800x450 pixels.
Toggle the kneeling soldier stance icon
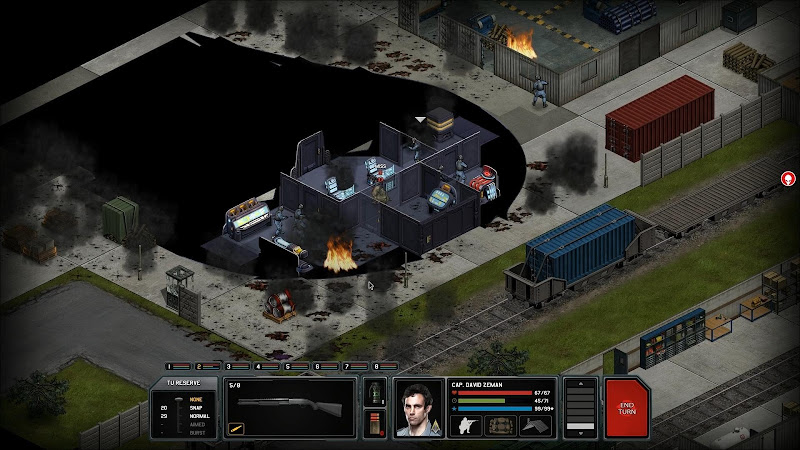pyautogui.click(x=466, y=424)
